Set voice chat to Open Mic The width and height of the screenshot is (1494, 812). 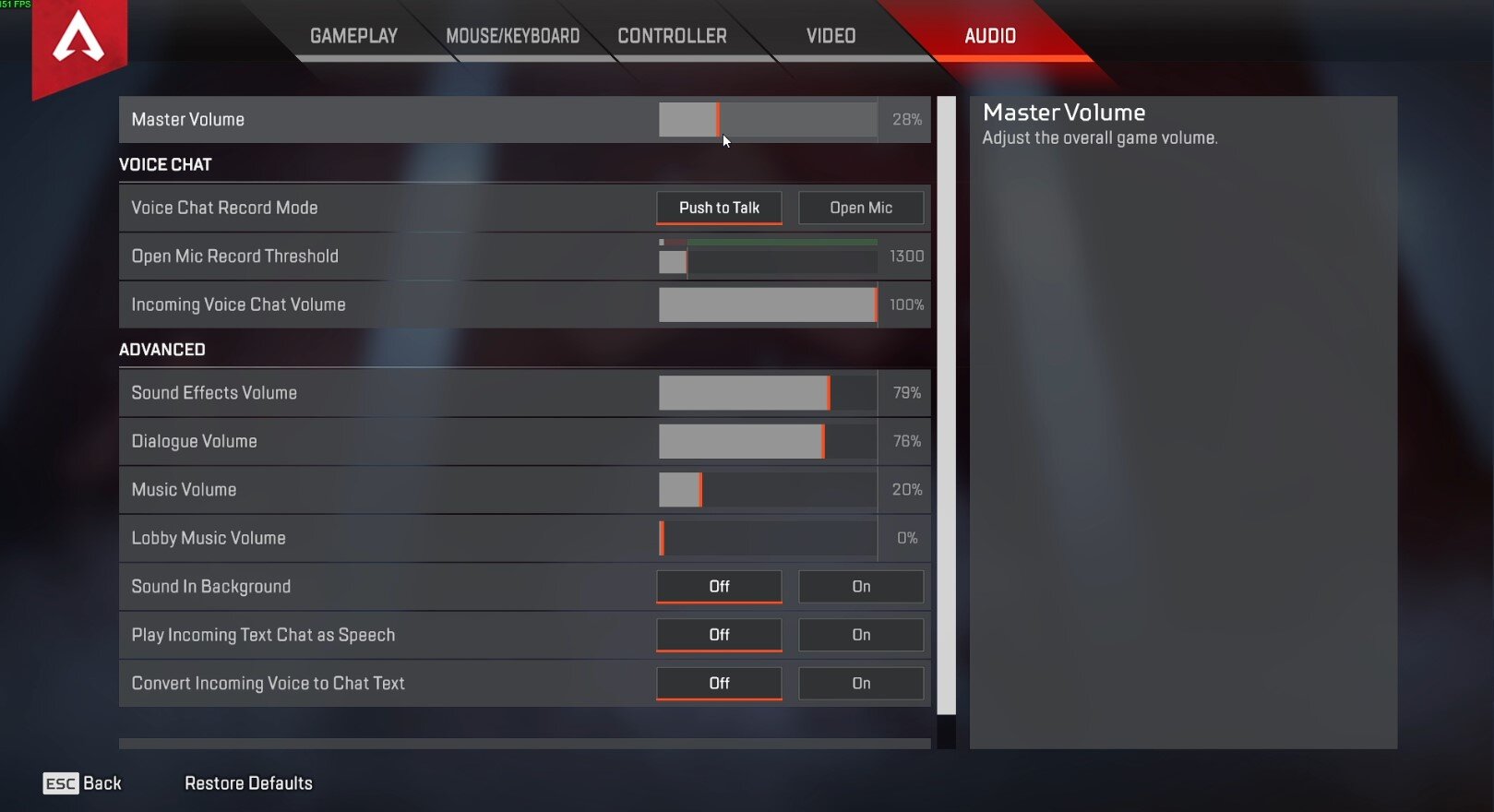[860, 208]
